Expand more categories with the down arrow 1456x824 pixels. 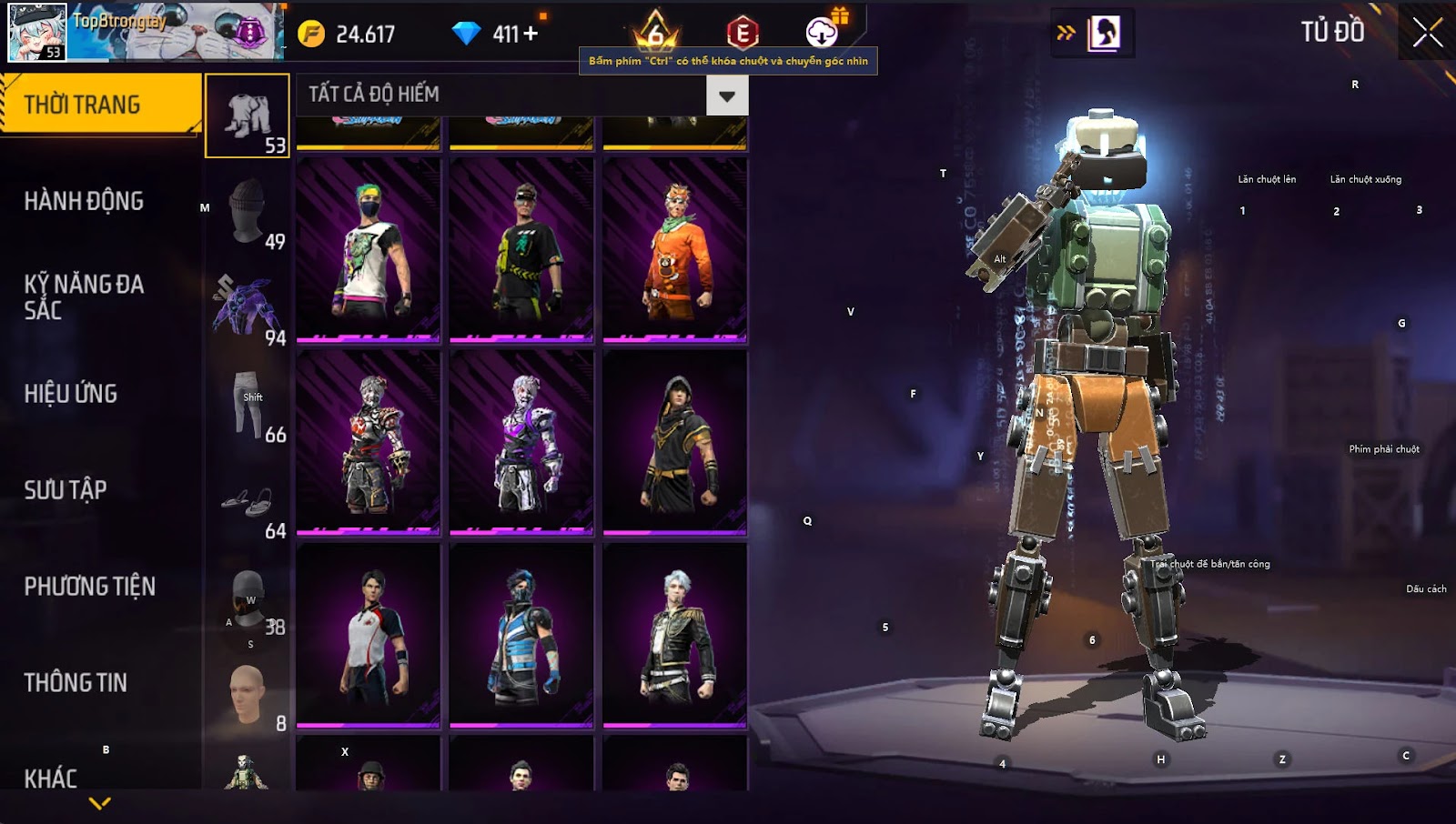100,803
